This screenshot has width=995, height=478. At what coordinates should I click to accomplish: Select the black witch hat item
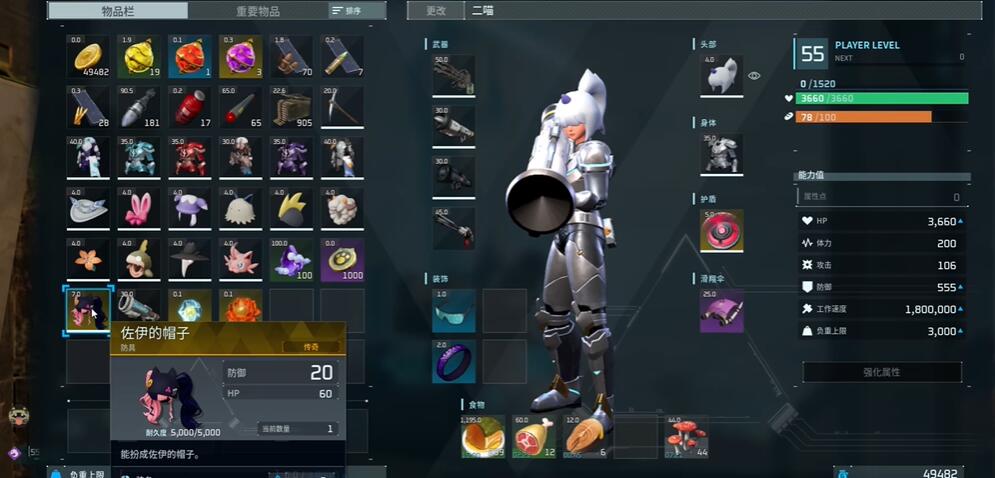(x=190, y=260)
